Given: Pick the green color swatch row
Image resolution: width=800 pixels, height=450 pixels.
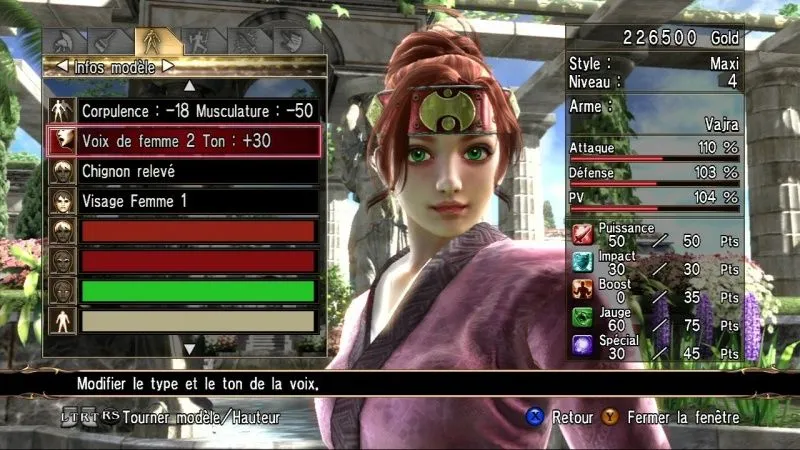Looking at the screenshot, I should pos(198,291).
